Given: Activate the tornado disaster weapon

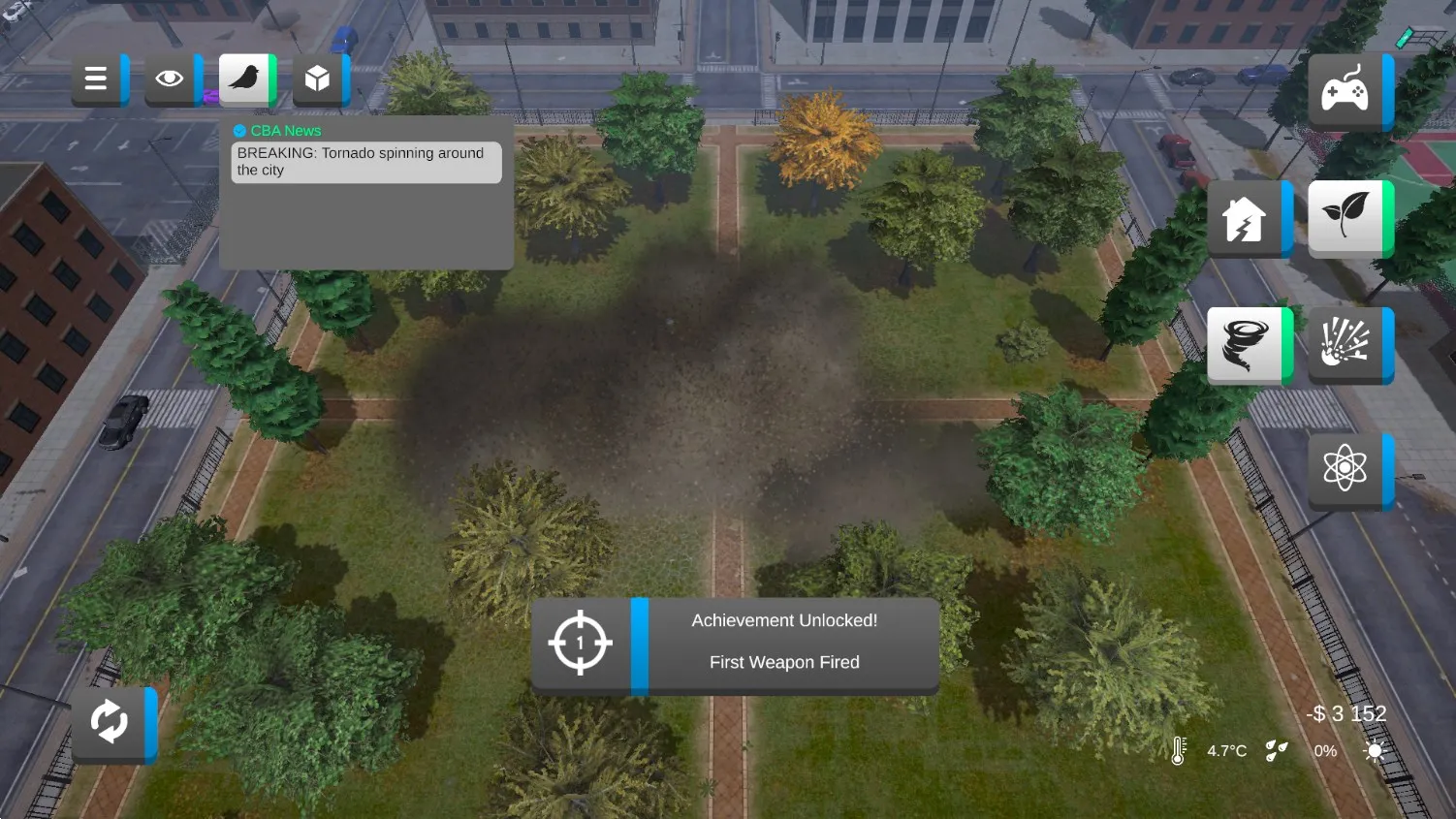Looking at the screenshot, I should [x=1245, y=345].
